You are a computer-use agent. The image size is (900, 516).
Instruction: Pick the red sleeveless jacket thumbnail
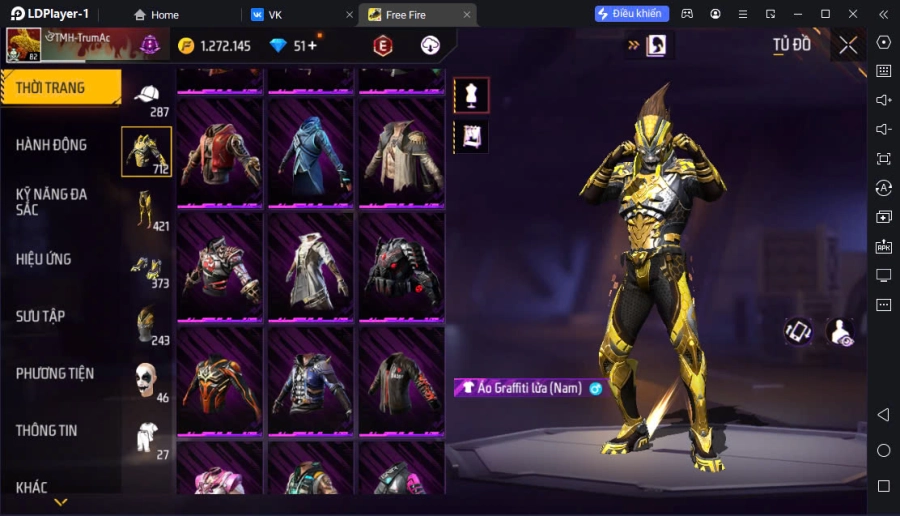click(220, 153)
